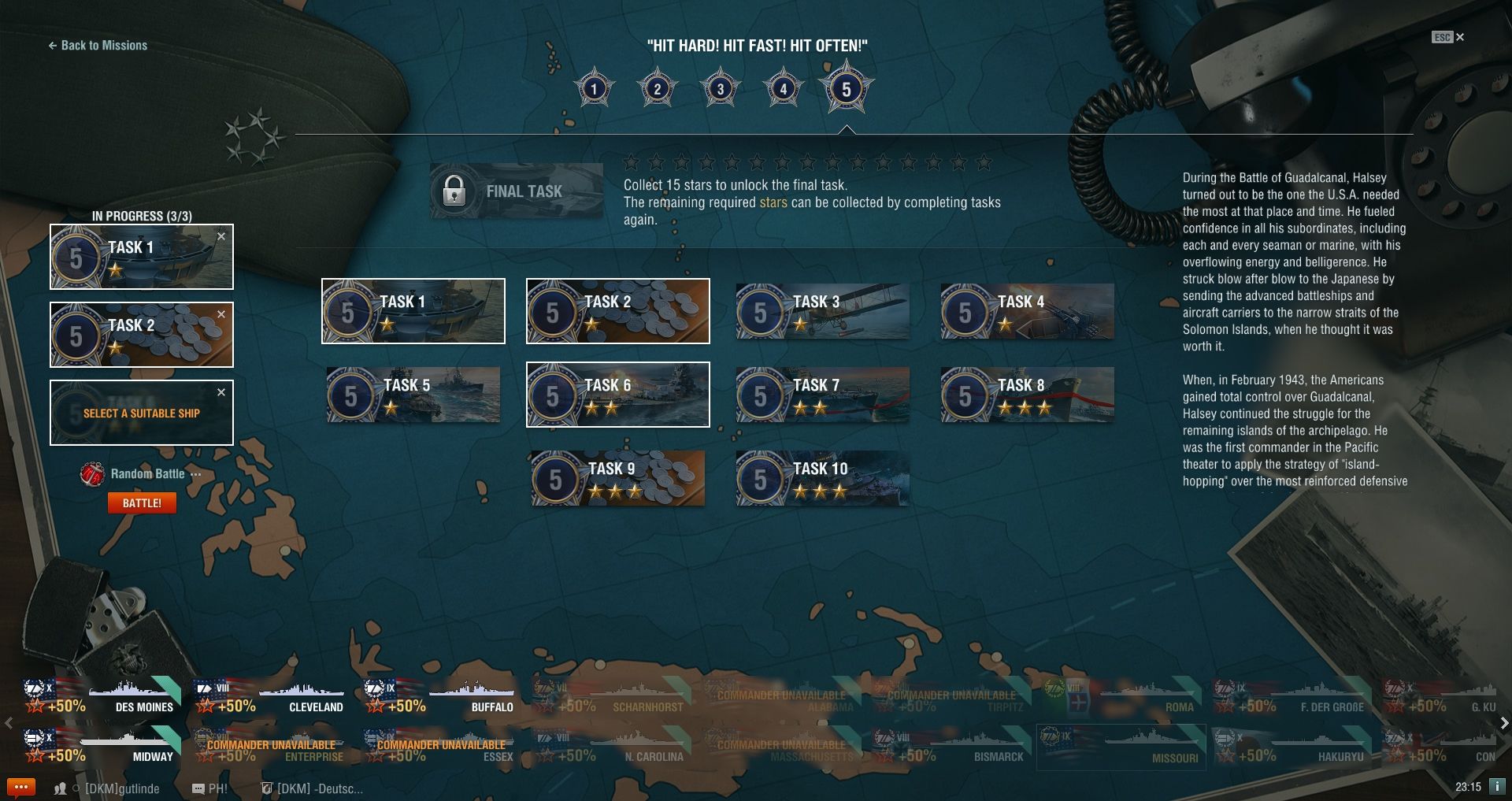Pick the Task 8 three-star tile
This screenshot has width=1512, height=801.
(x=1027, y=395)
